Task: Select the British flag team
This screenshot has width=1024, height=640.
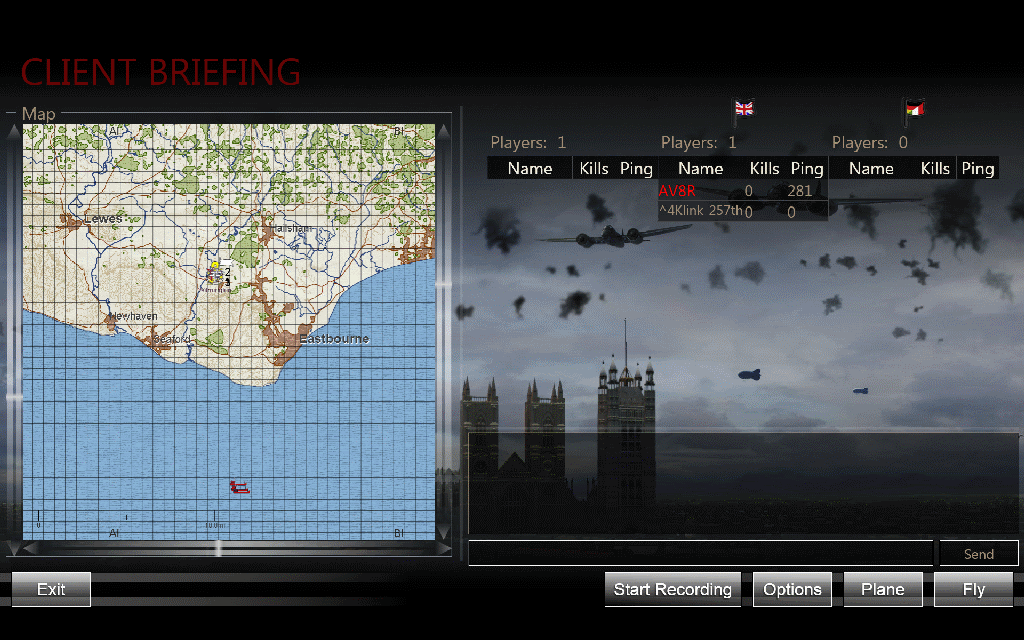Action: [744, 108]
